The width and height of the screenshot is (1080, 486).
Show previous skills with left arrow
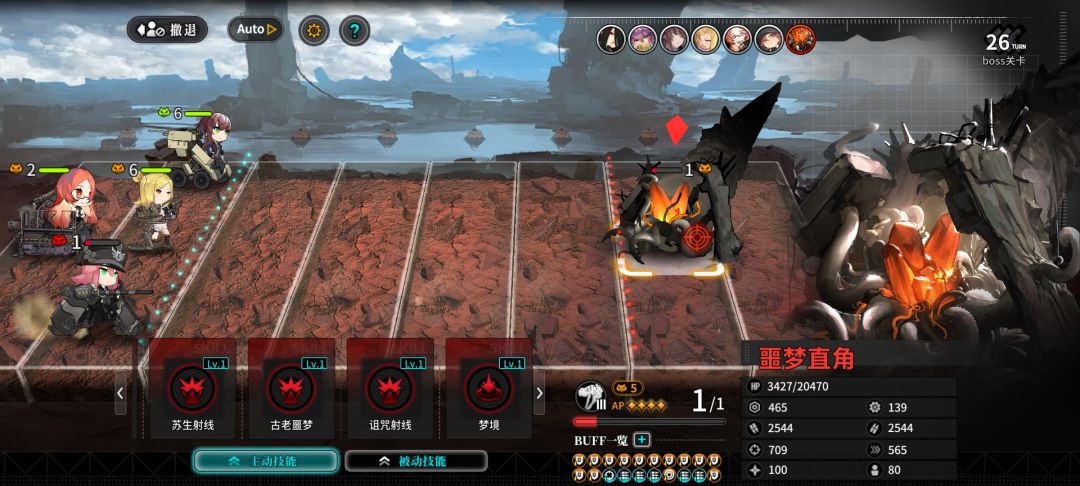tap(121, 393)
